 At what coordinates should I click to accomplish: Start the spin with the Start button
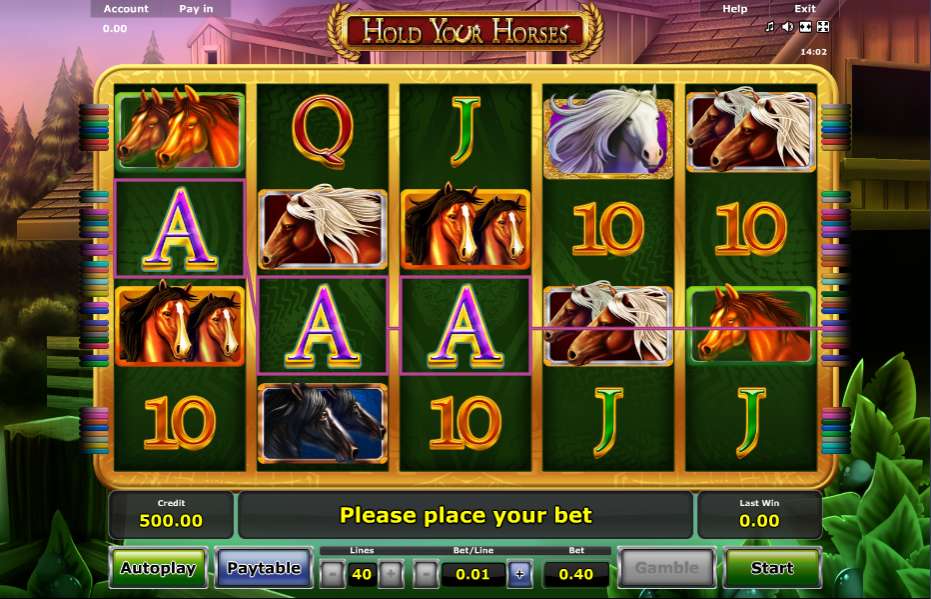(772, 568)
